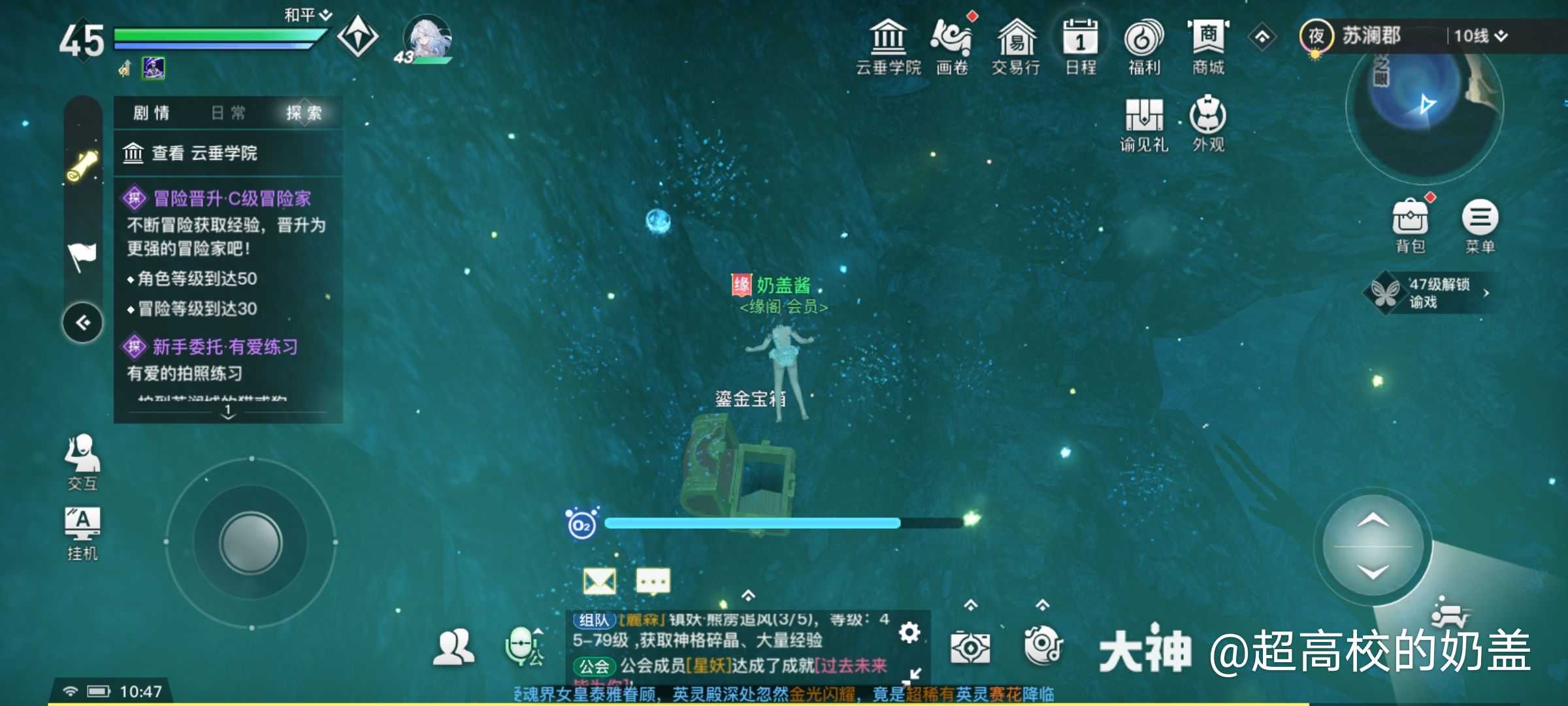The height and width of the screenshot is (706, 1568).
Task: Collapse the quest tracker with the arrow button
Action: pos(83,322)
